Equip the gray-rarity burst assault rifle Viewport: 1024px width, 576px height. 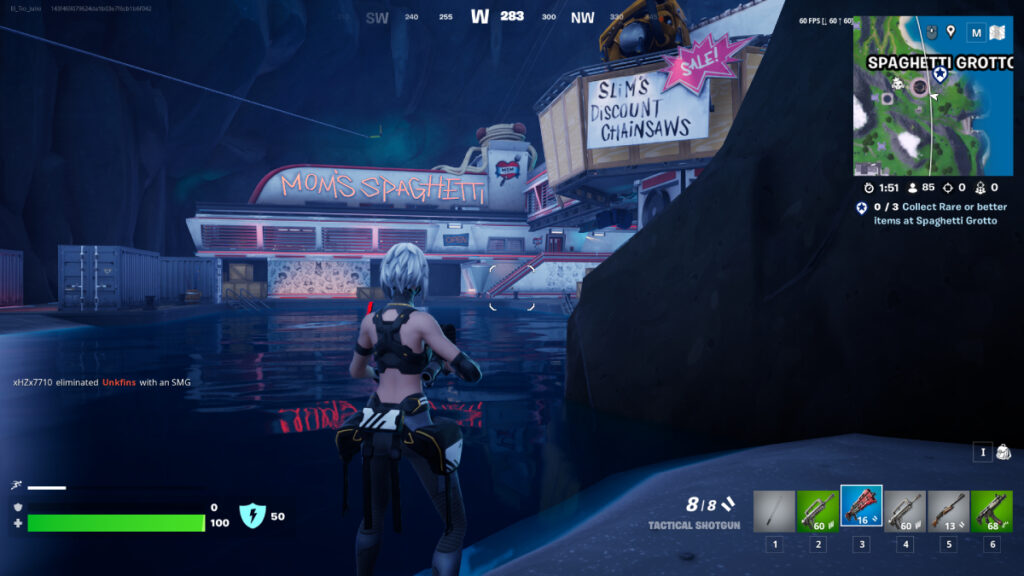click(x=904, y=511)
